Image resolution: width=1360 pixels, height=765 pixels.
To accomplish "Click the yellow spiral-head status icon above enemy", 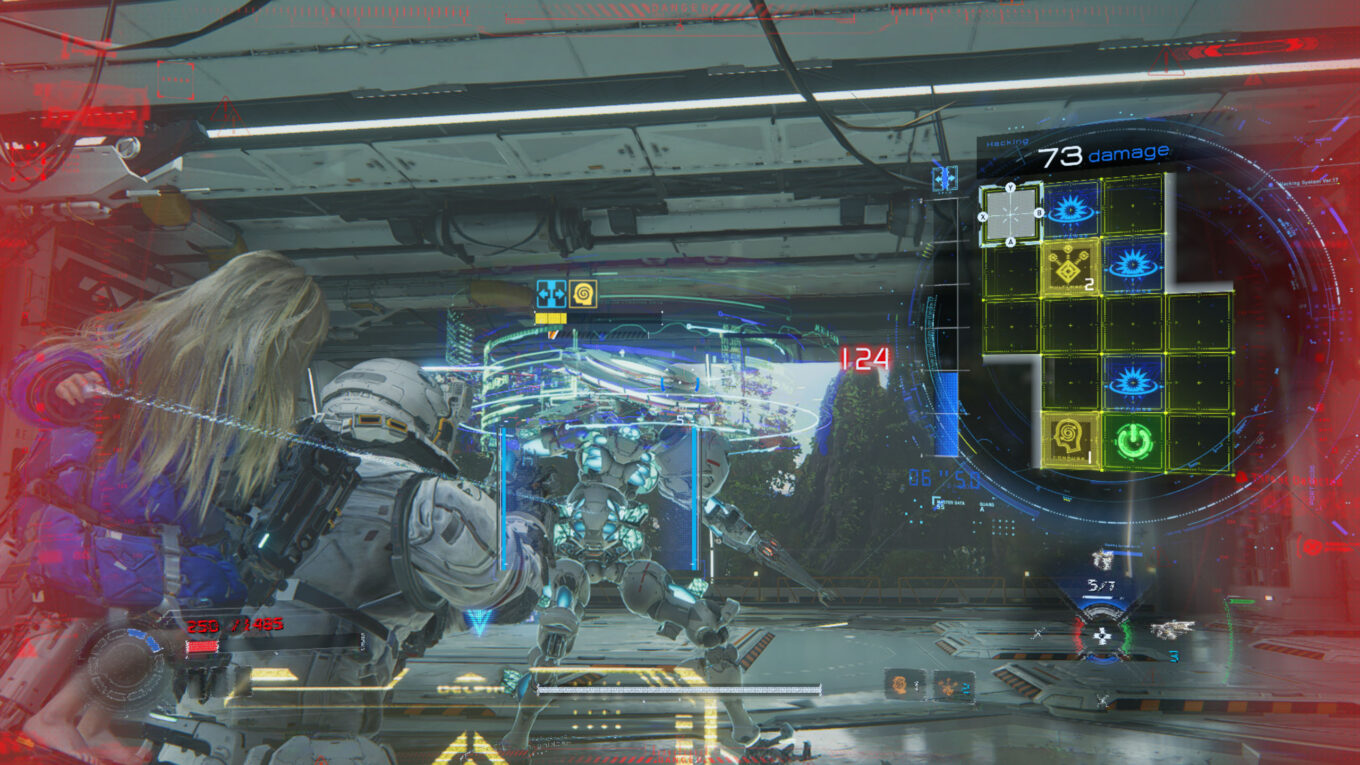I will [x=583, y=294].
